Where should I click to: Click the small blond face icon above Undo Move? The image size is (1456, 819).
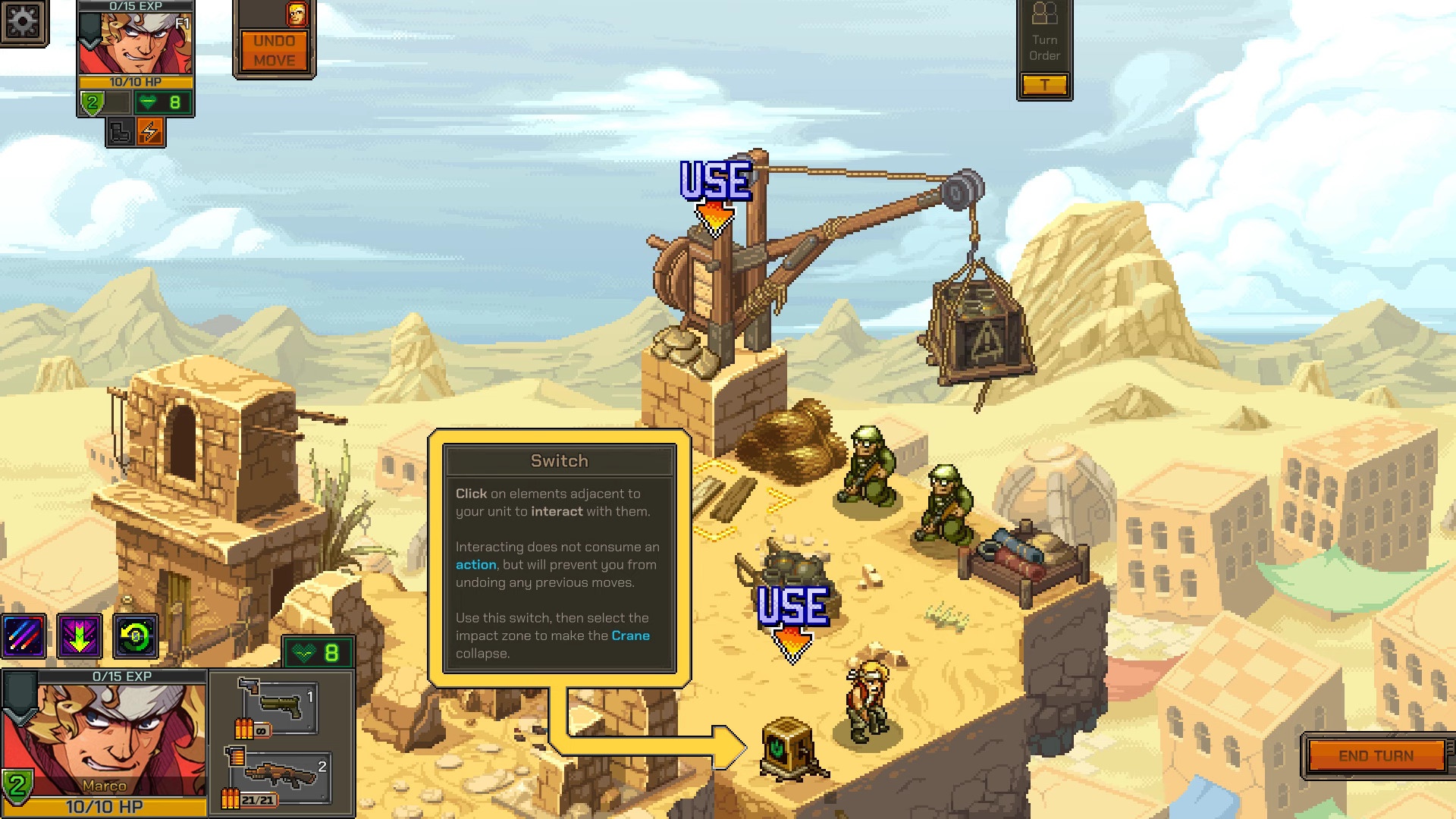point(297,14)
